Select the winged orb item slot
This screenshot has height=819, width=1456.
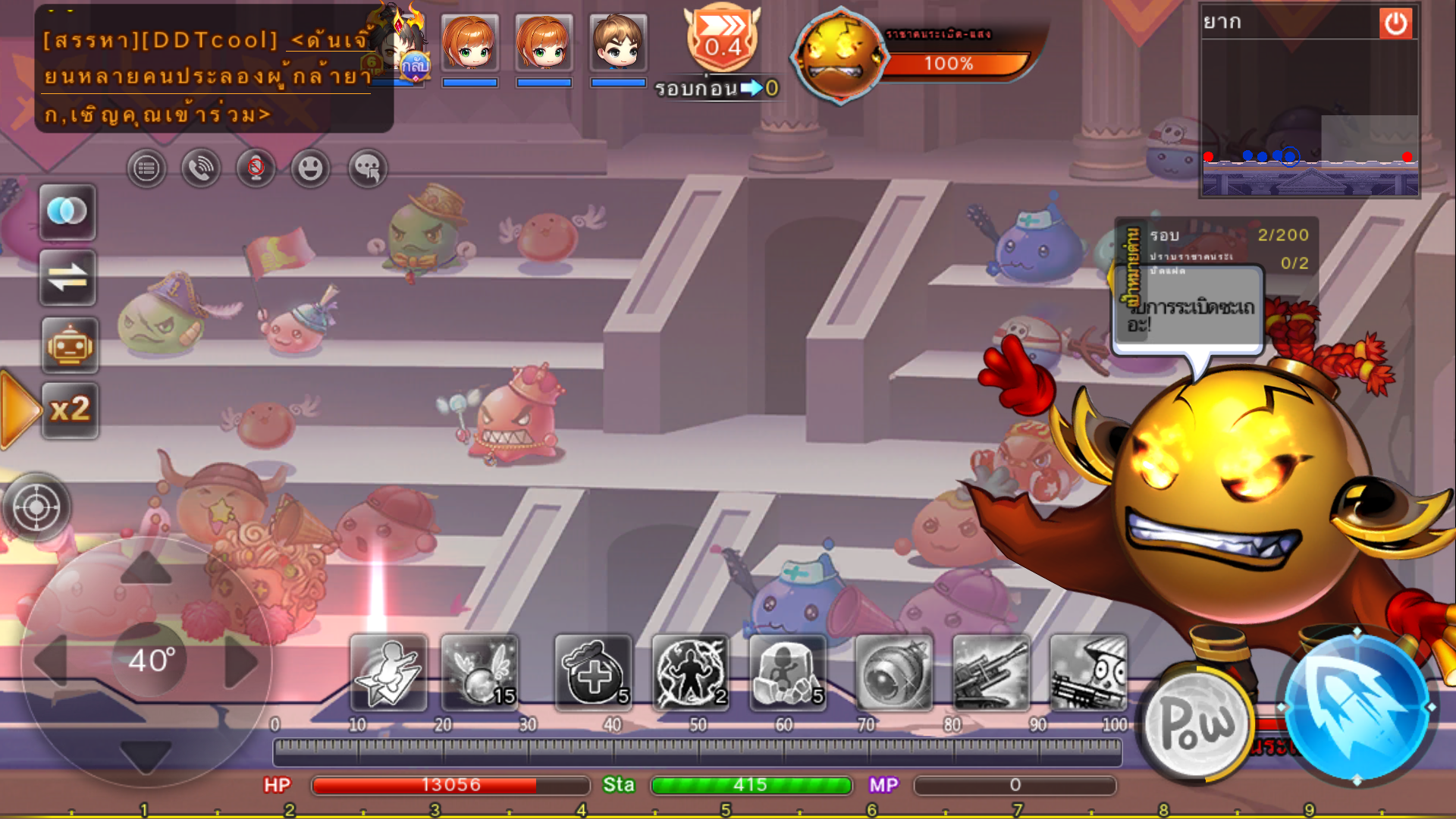coord(480,673)
